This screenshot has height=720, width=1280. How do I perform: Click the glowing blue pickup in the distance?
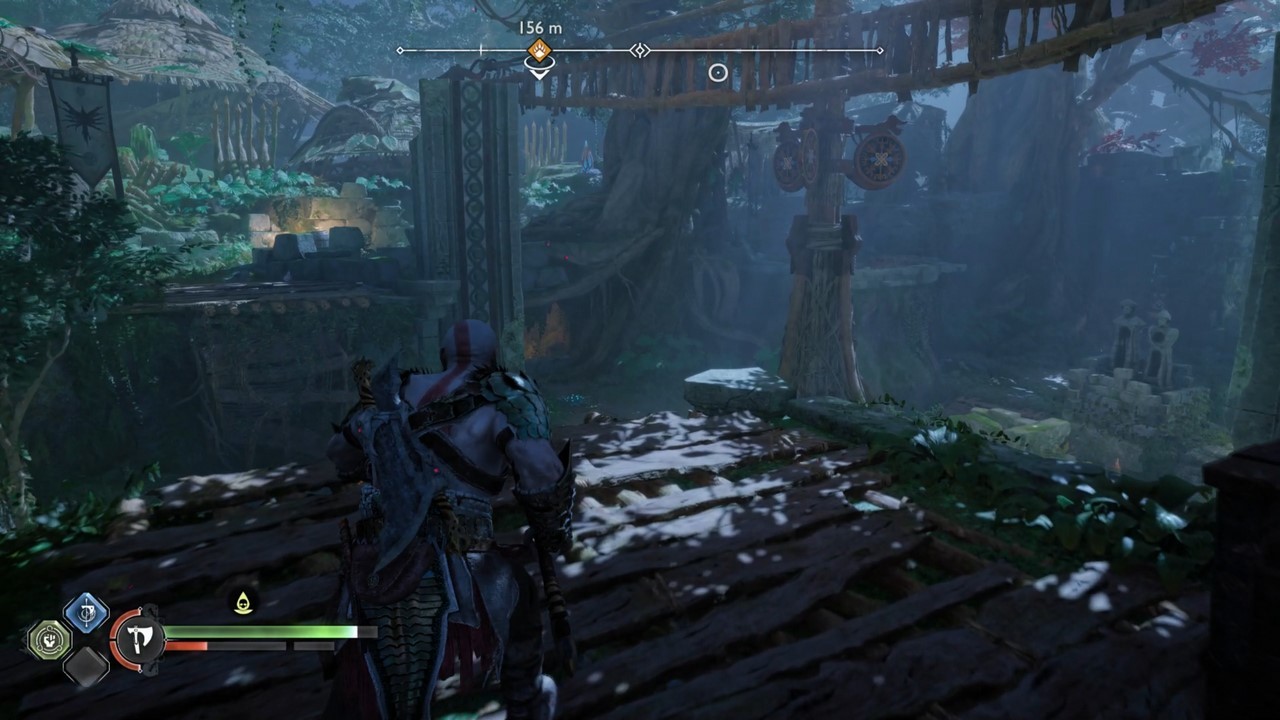click(x=585, y=155)
